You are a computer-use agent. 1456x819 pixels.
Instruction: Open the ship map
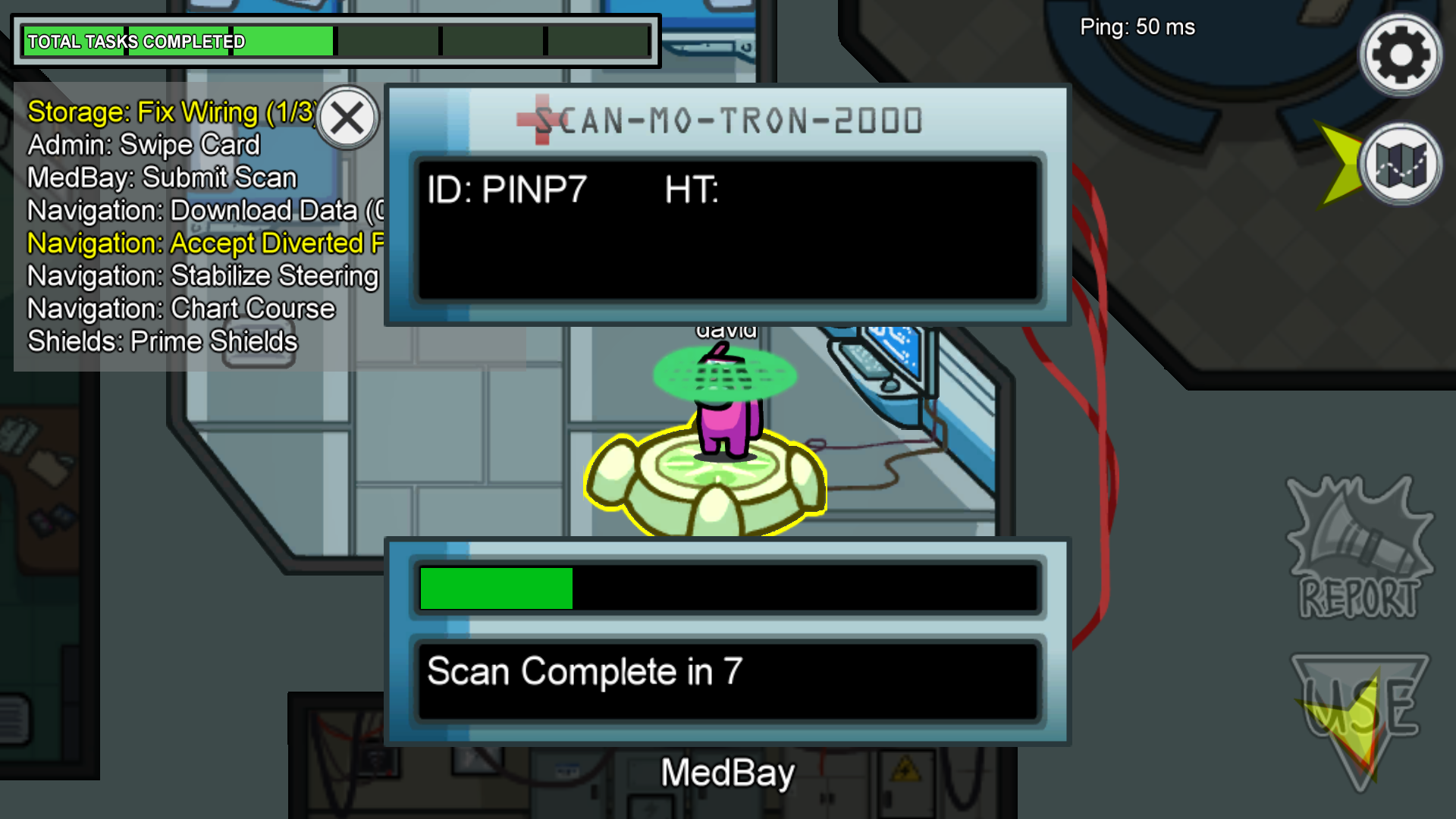1400,164
